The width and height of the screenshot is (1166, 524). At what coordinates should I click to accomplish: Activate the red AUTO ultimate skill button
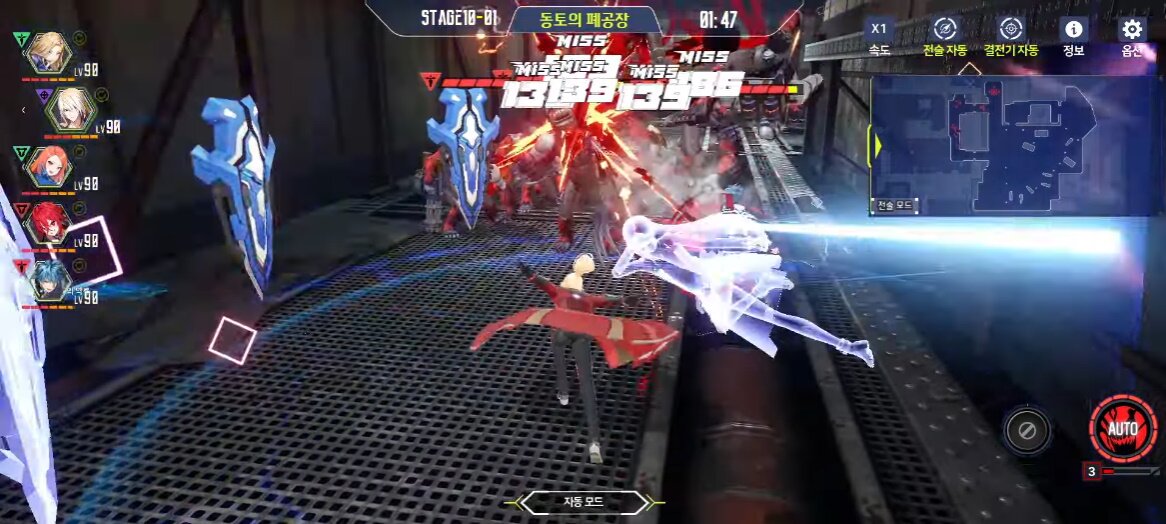click(x=1123, y=428)
